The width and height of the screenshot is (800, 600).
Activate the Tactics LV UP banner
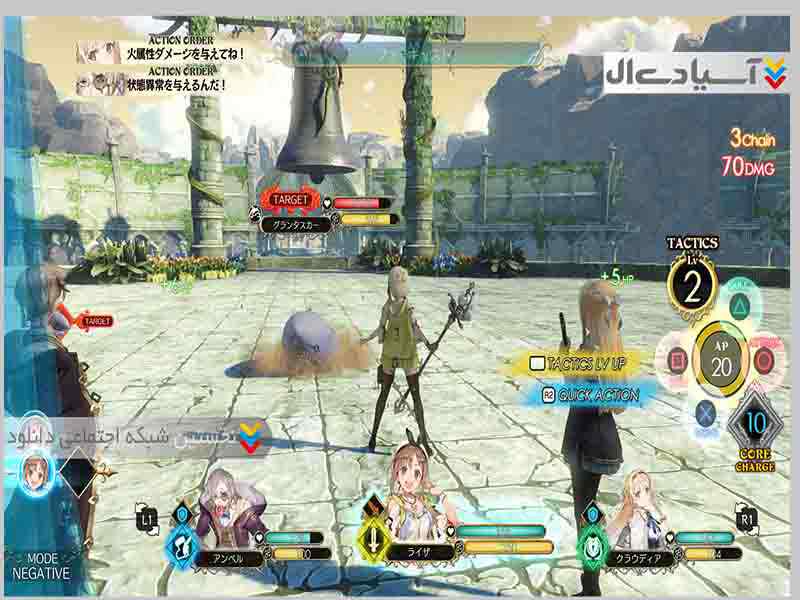(x=584, y=365)
